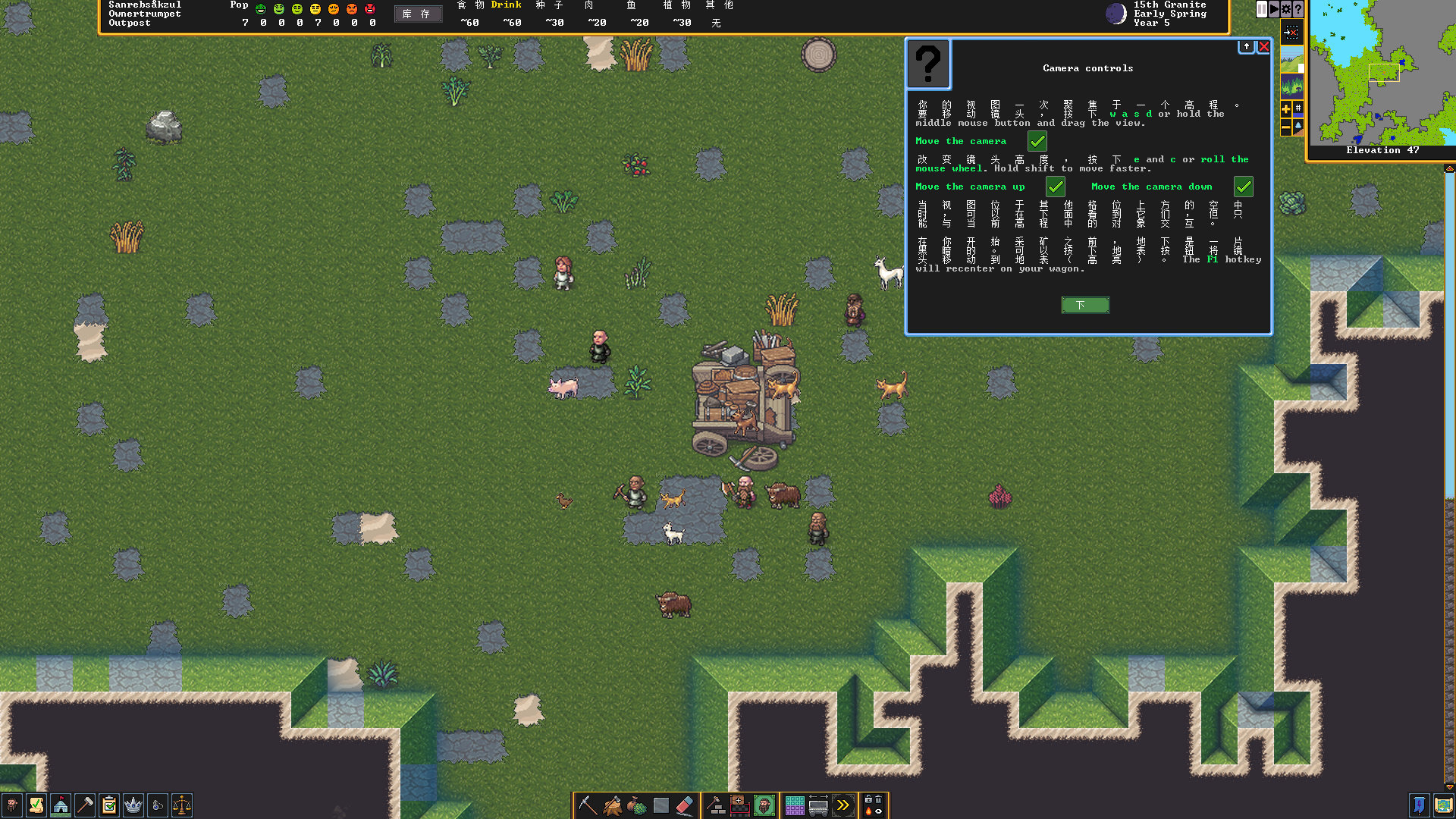1456x819 pixels.
Task: Click the green next button in tutorial
Action: (x=1085, y=305)
